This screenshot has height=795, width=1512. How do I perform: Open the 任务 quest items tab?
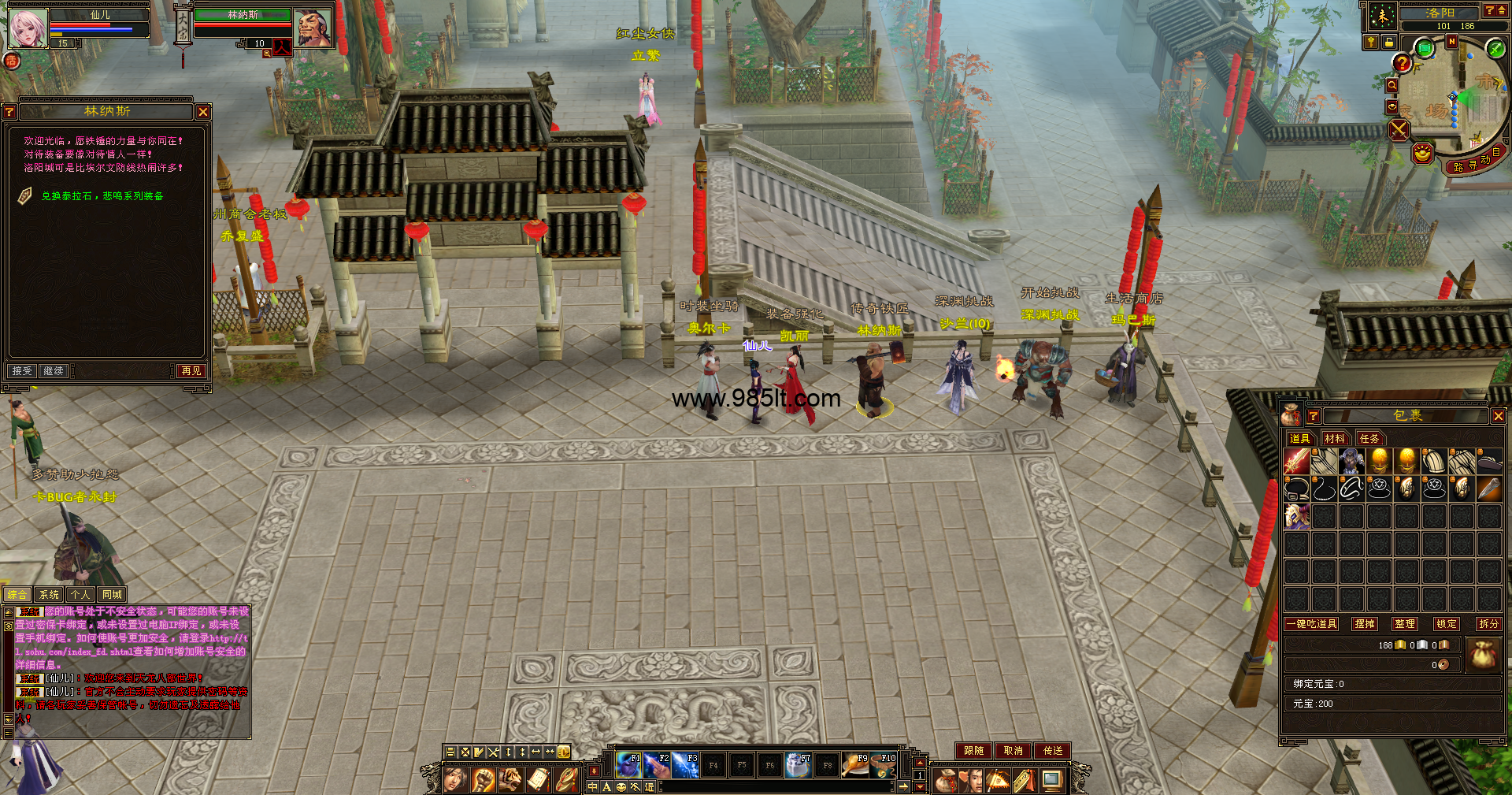point(1369,439)
